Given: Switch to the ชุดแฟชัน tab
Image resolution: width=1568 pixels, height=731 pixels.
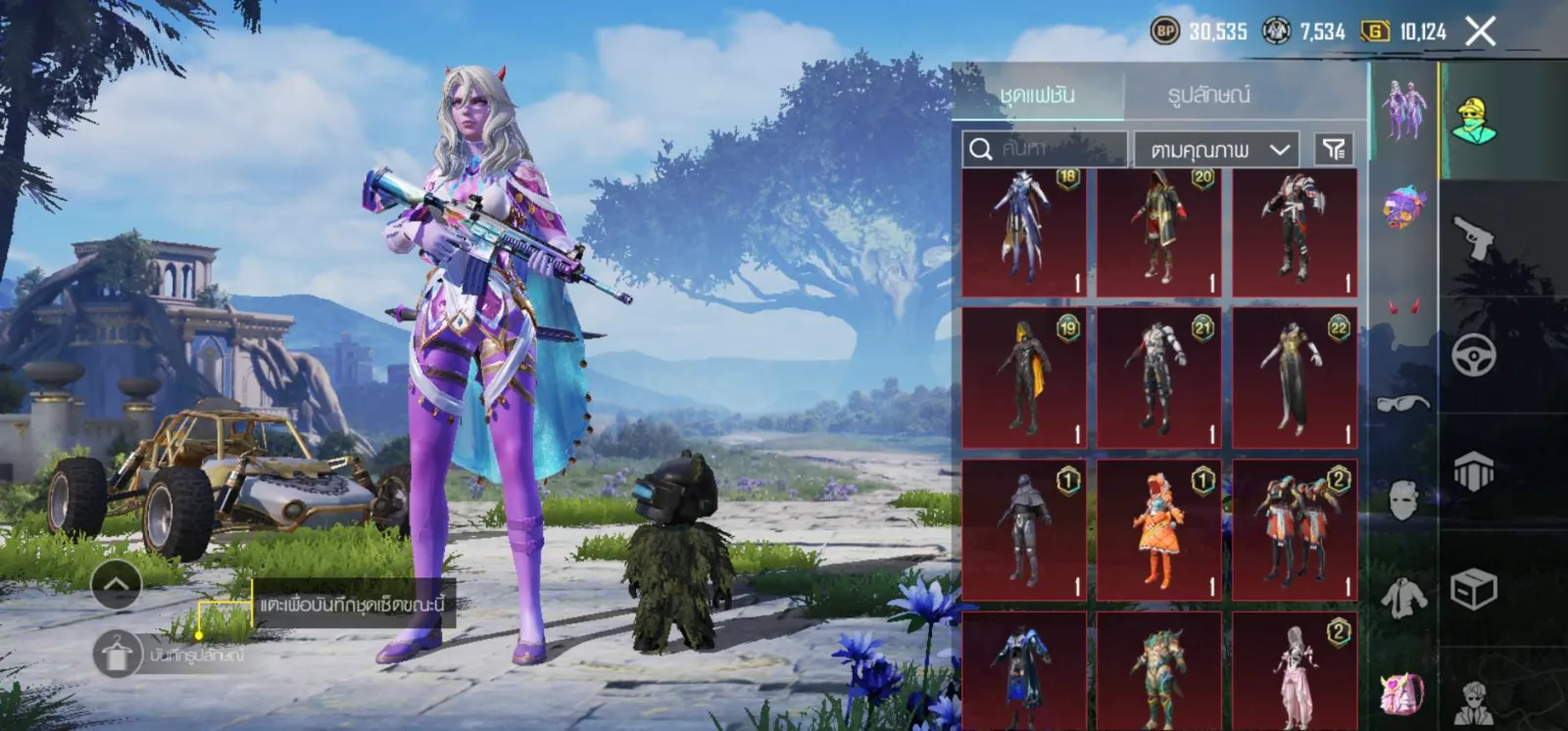Looking at the screenshot, I should [x=1038, y=95].
